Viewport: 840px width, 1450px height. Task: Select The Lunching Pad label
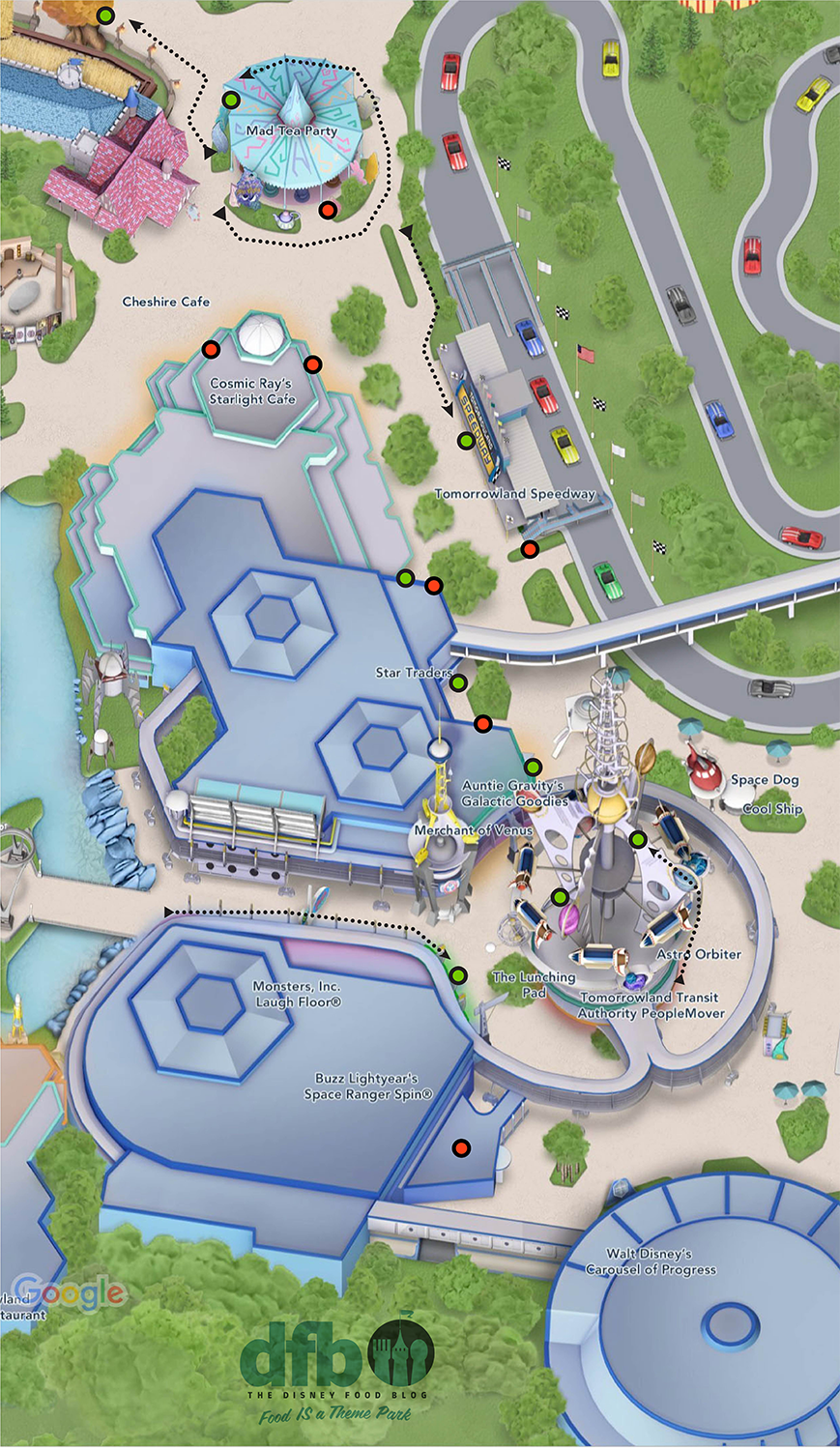(534, 984)
